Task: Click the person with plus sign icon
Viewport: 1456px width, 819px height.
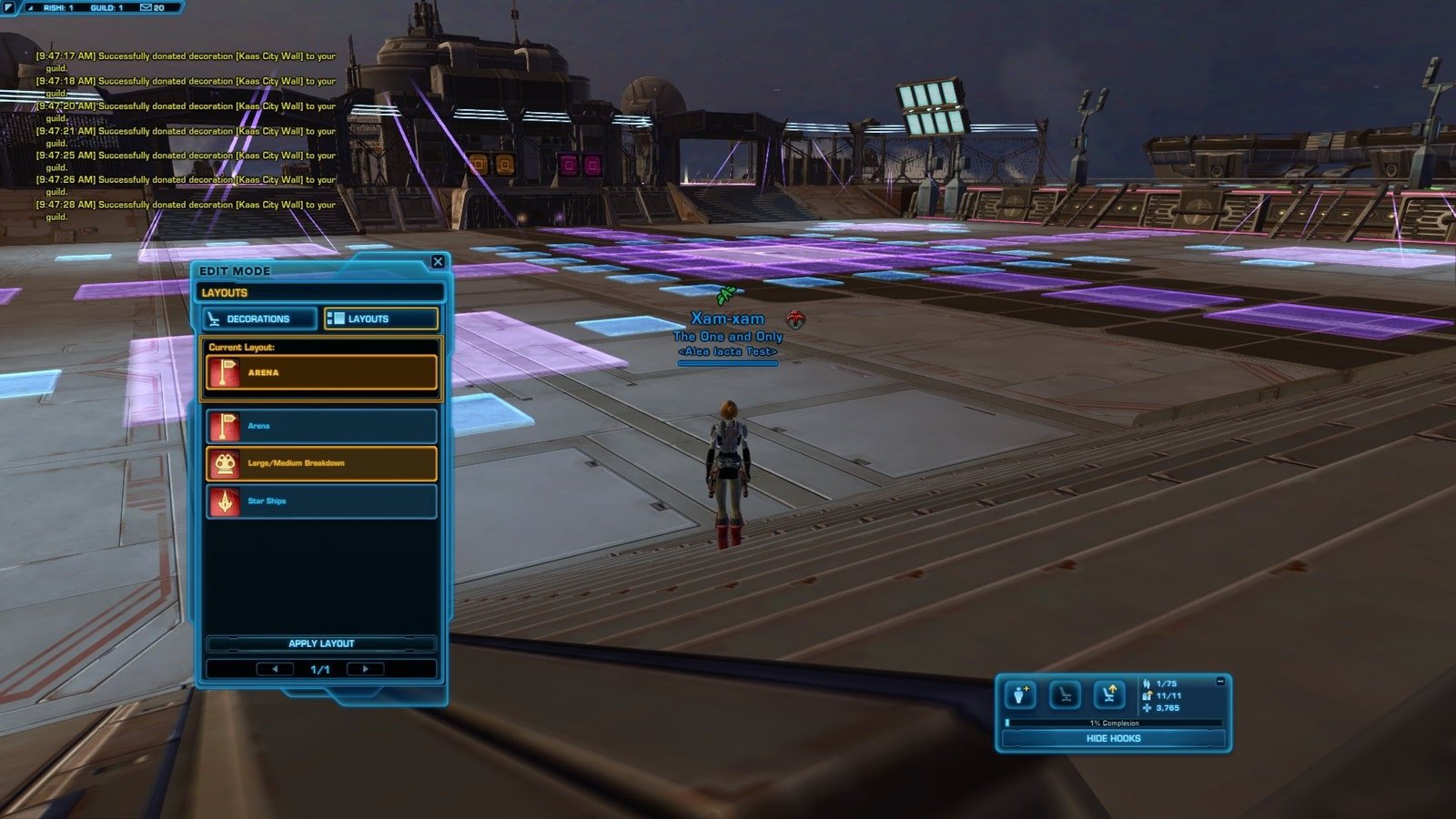Action: (1020, 695)
